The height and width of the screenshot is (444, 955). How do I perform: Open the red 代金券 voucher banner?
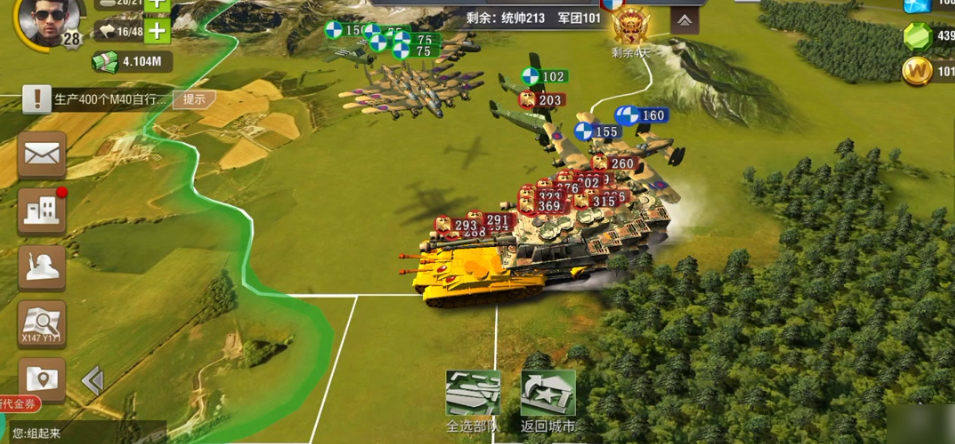(x=20, y=404)
